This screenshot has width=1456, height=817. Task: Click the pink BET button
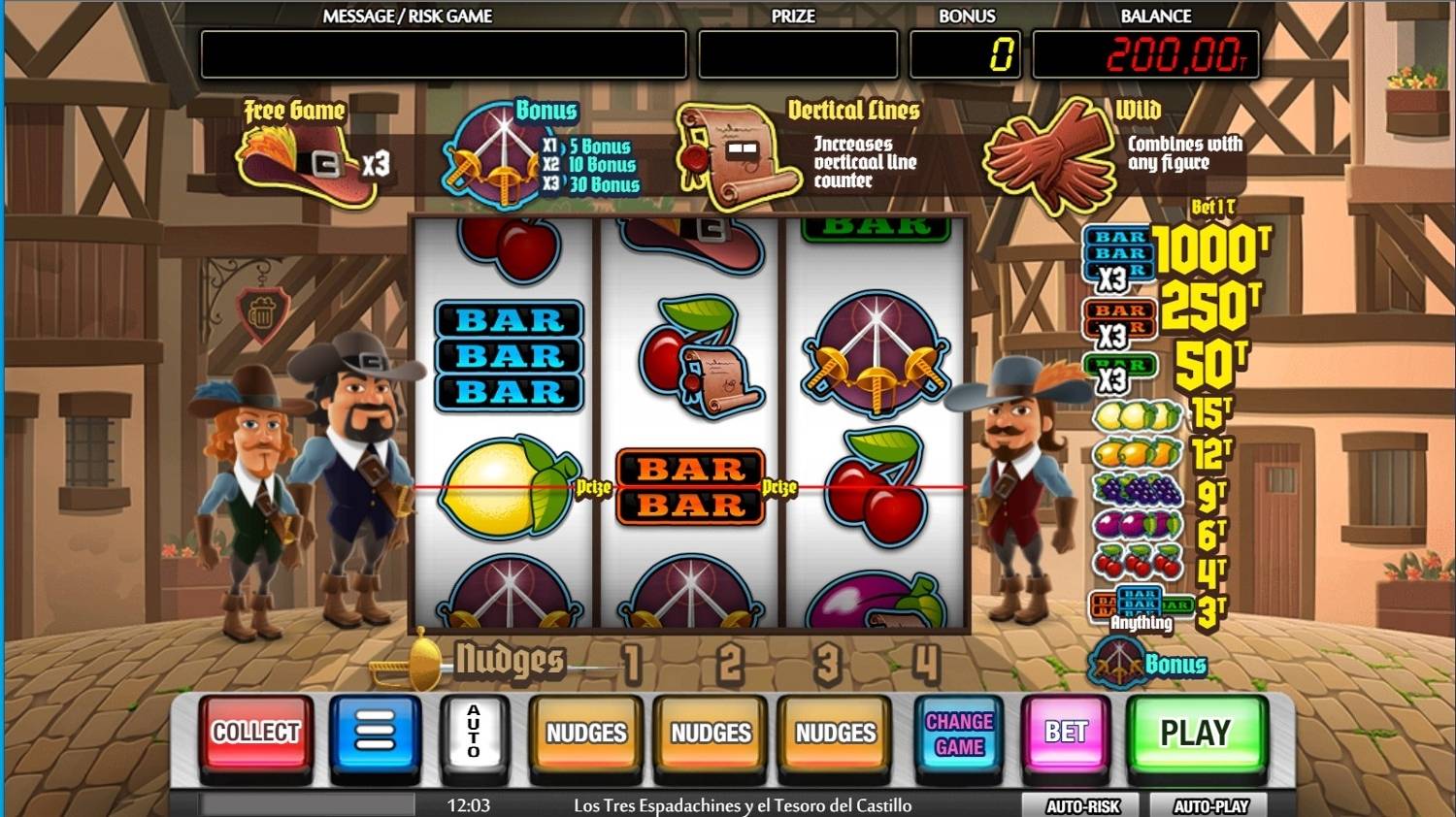[x=1066, y=734]
